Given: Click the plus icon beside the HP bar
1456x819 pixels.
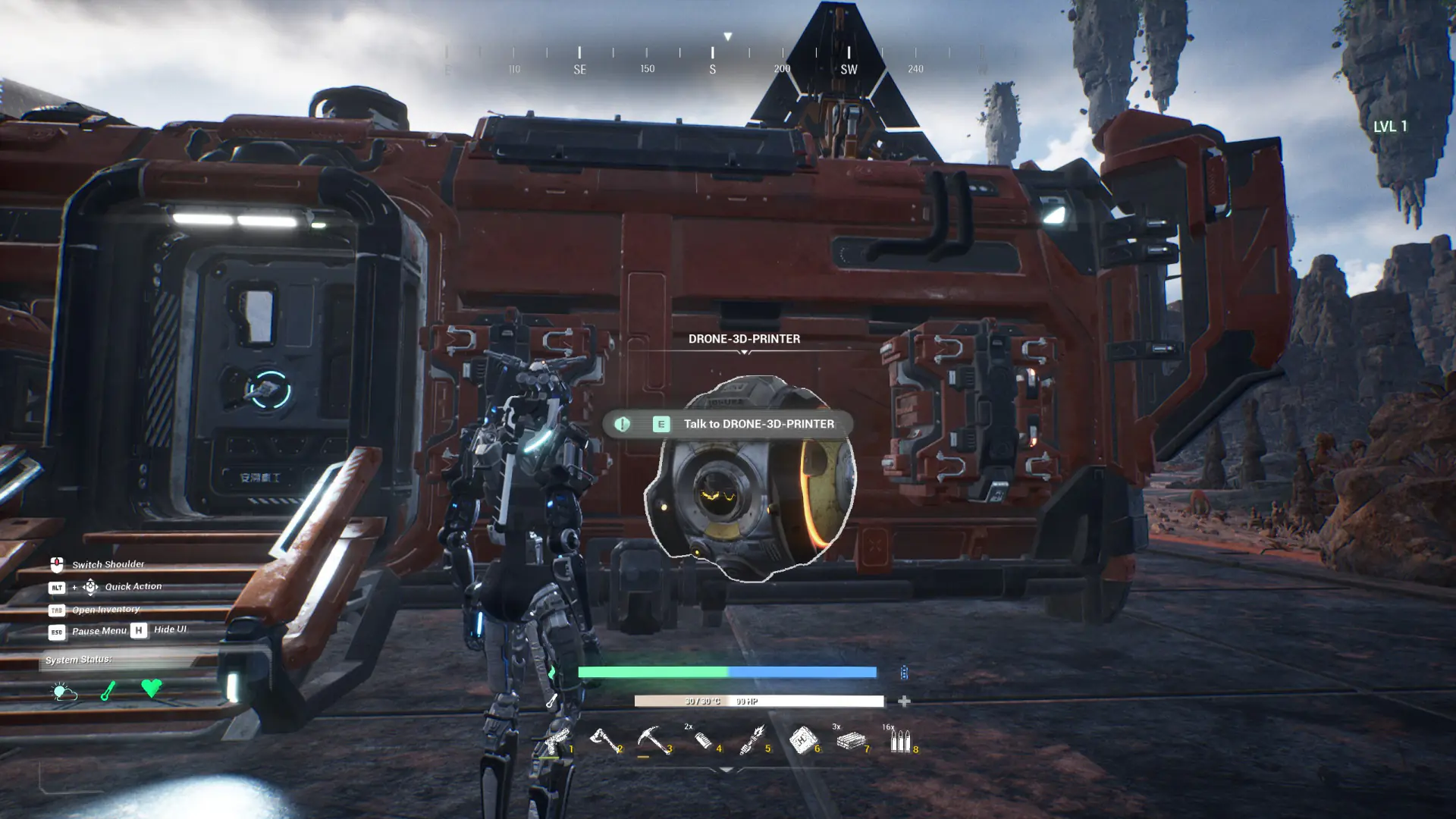Looking at the screenshot, I should [904, 701].
